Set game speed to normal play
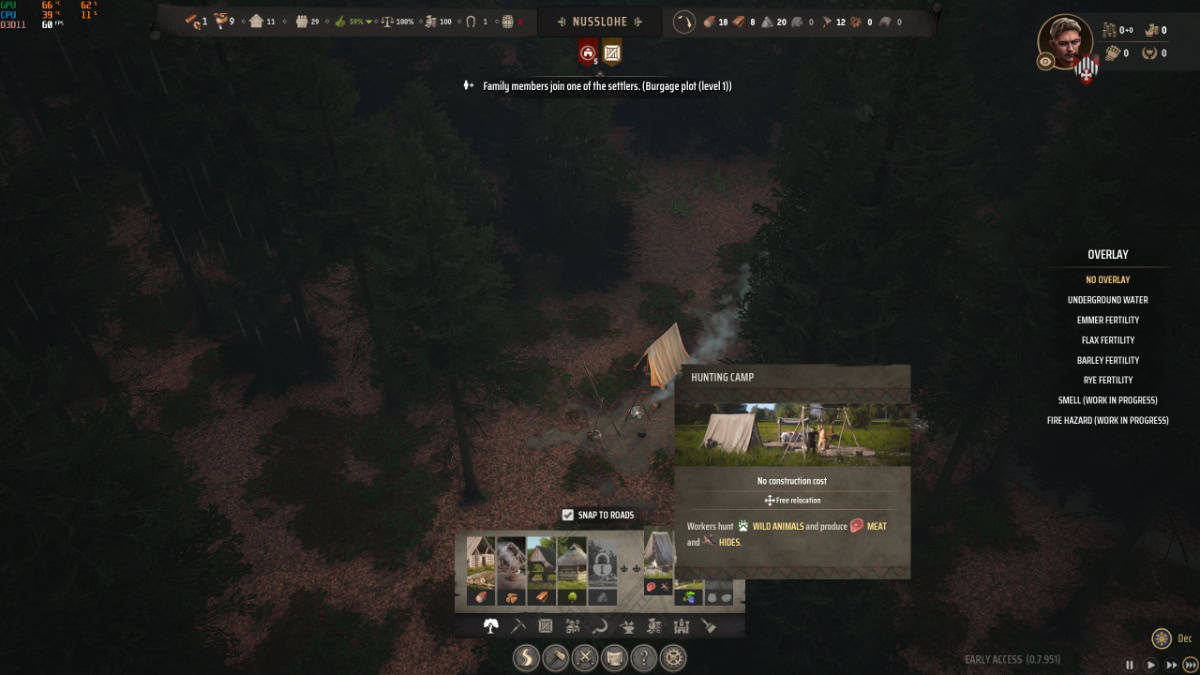1200x675 pixels. [x=1151, y=664]
